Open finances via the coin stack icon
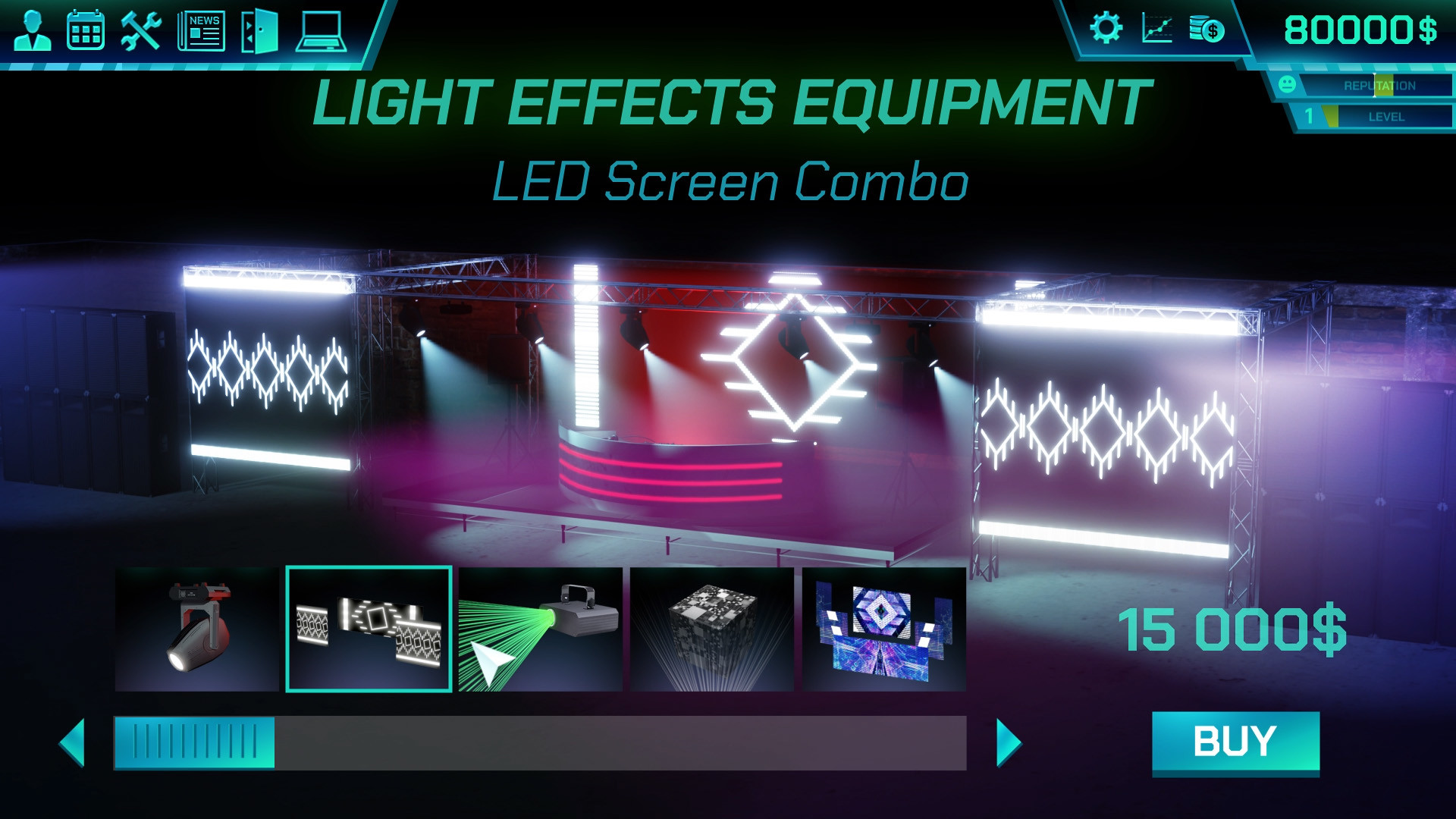Screen dimensions: 1456x819 [x=1207, y=30]
